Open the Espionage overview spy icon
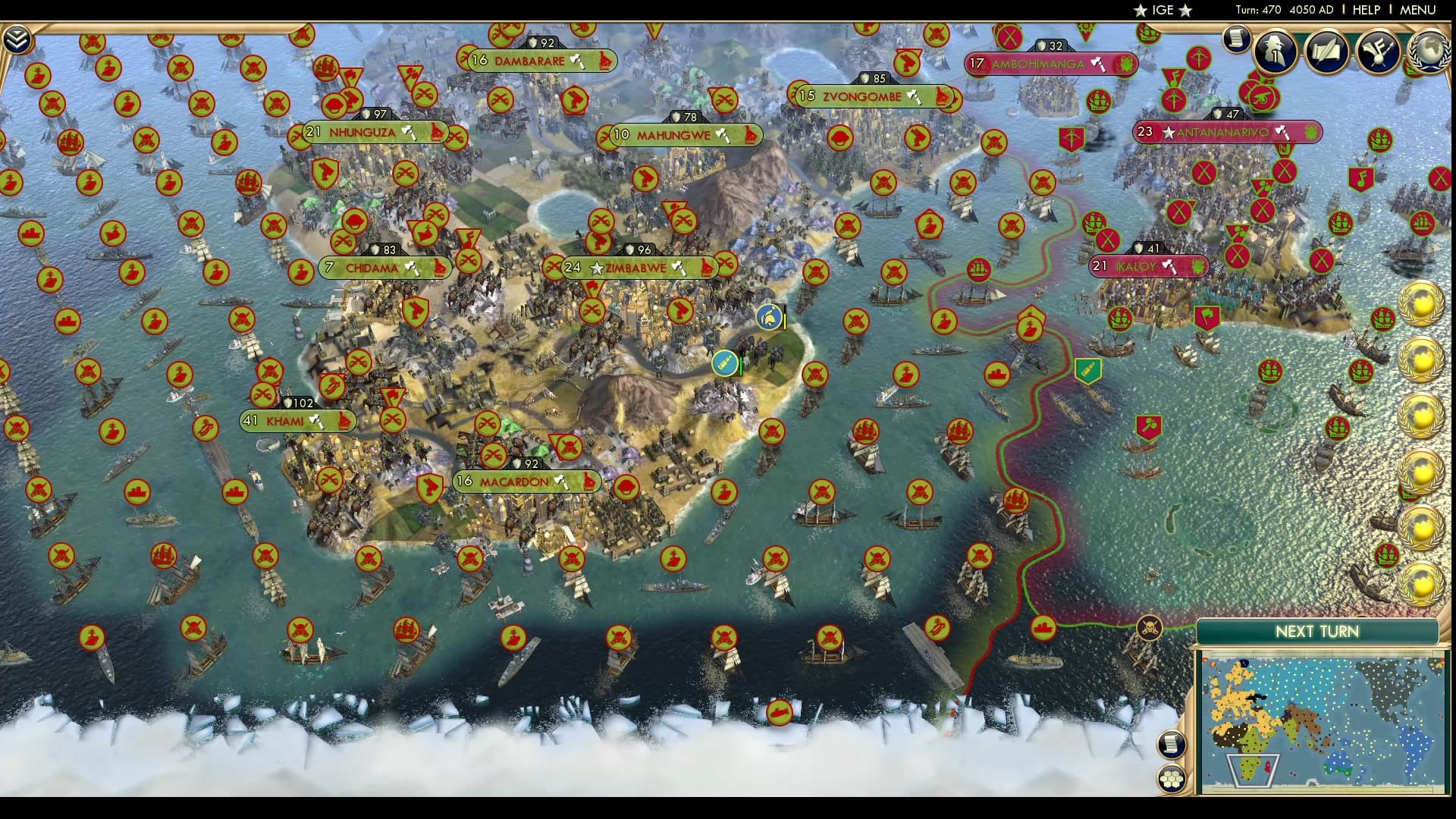This screenshot has width=1456, height=819. coord(1276,52)
